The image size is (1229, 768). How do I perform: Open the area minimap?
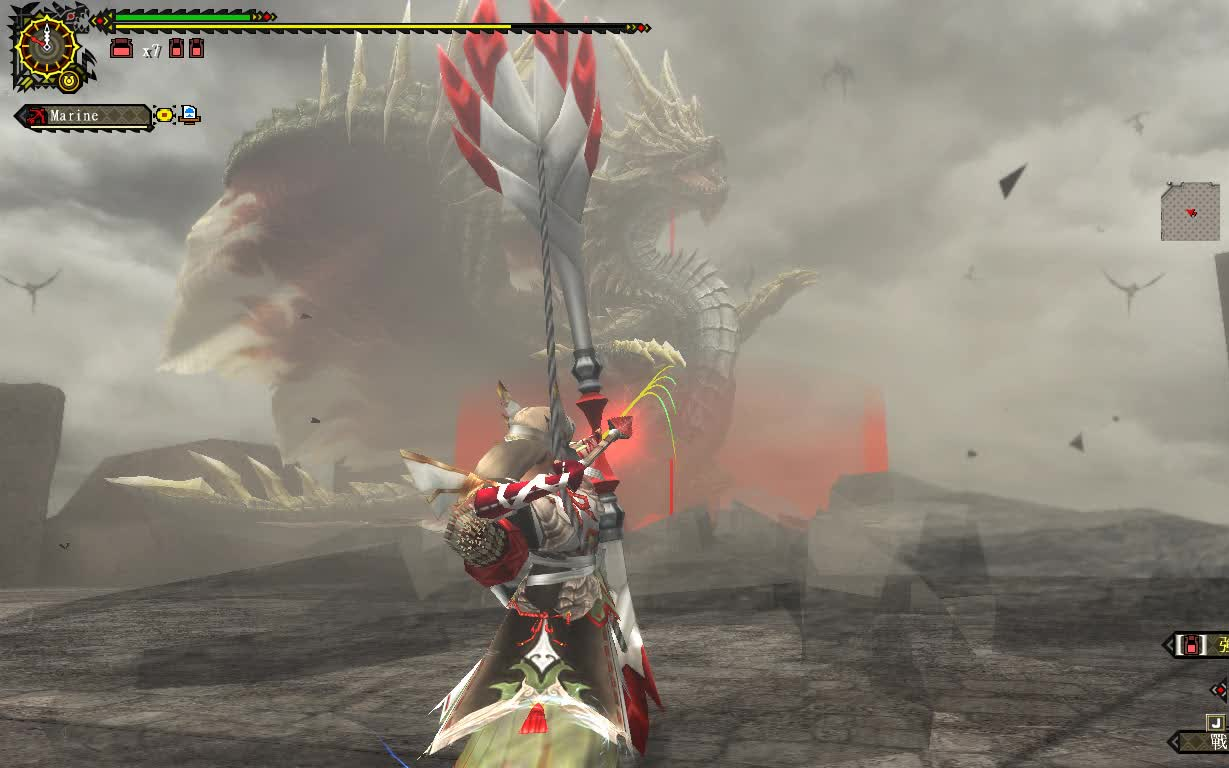(x=1190, y=211)
